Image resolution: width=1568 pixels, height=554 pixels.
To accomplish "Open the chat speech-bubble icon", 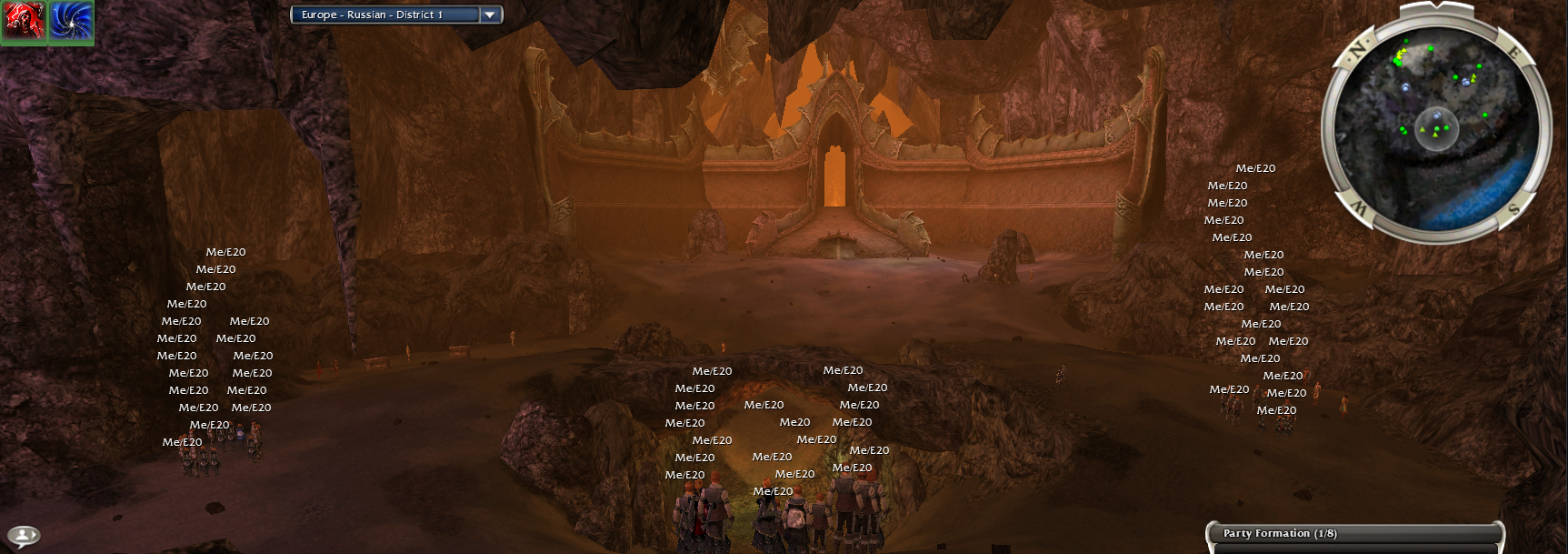I will [24, 536].
